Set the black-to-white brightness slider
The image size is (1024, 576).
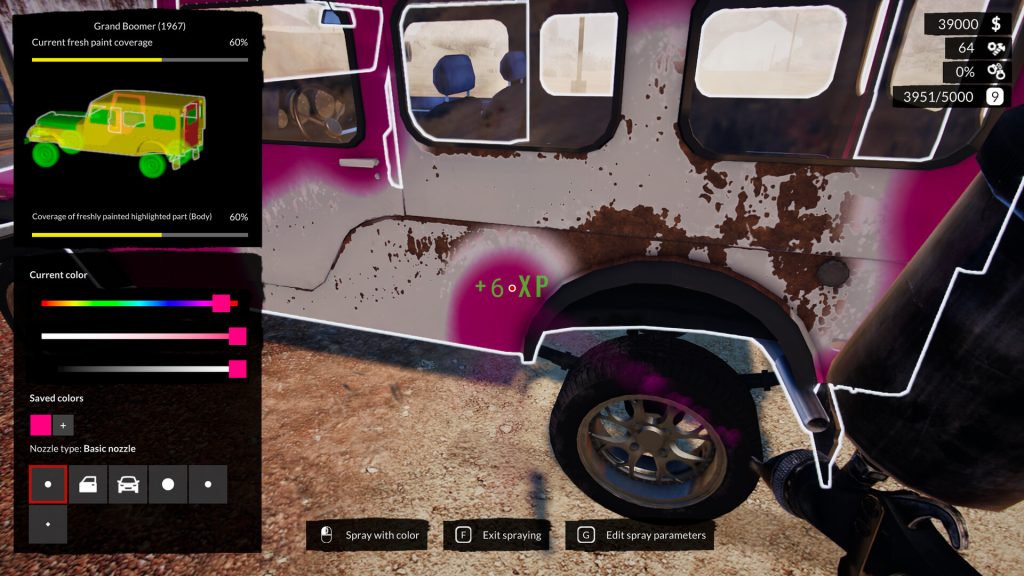237,369
